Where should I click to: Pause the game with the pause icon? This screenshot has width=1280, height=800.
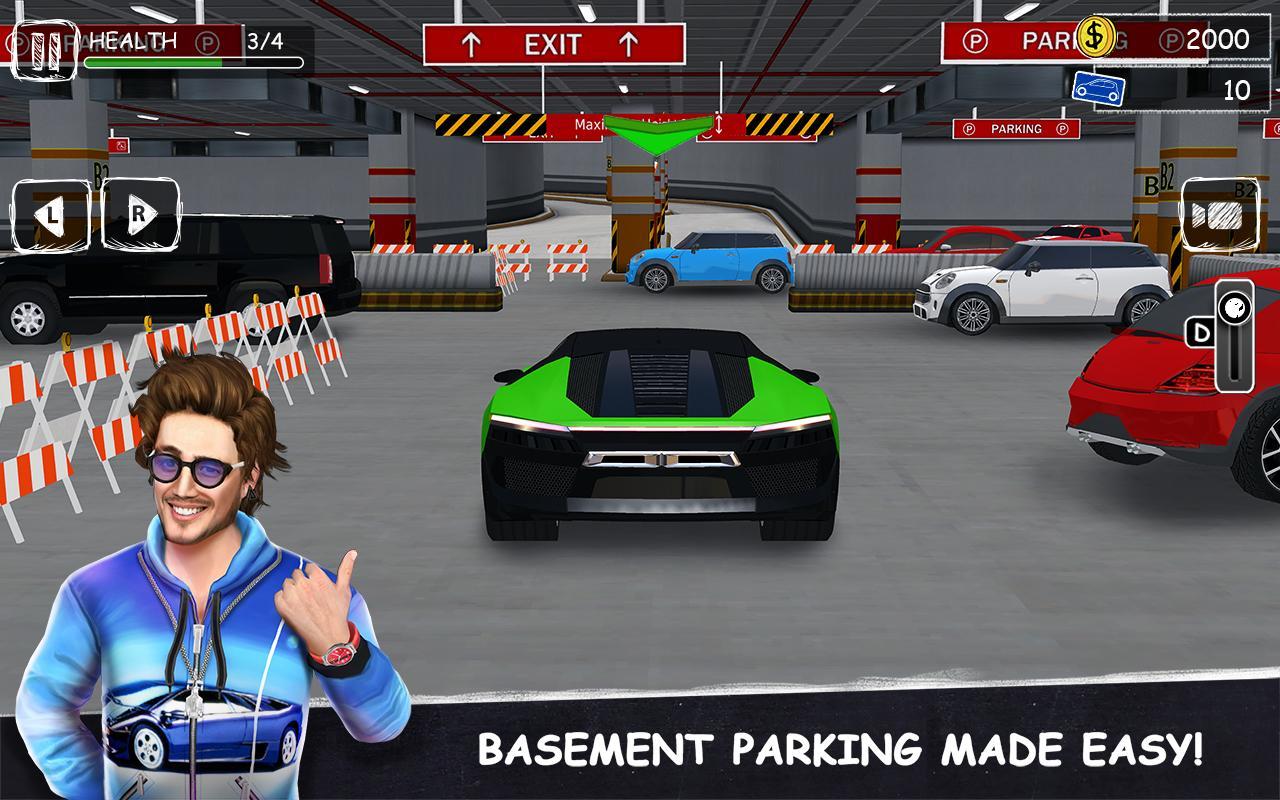tap(45, 42)
